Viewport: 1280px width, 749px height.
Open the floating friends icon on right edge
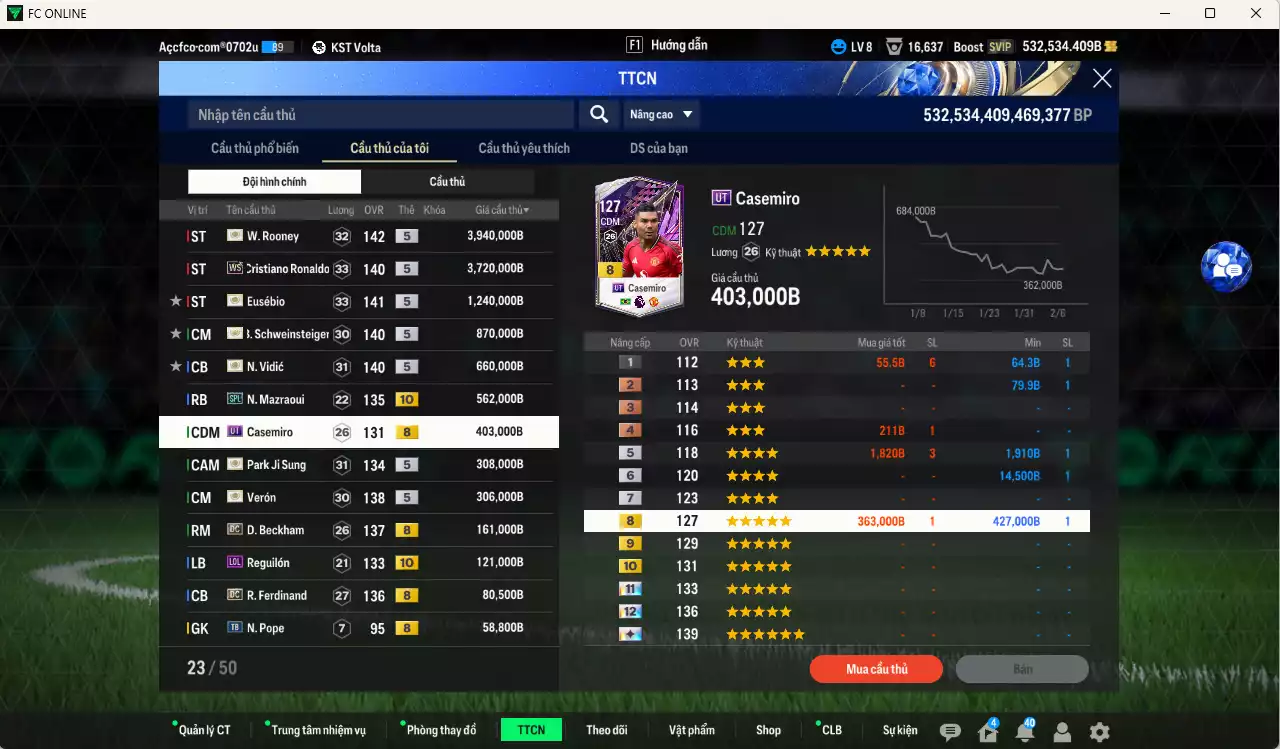pos(1226,265)
